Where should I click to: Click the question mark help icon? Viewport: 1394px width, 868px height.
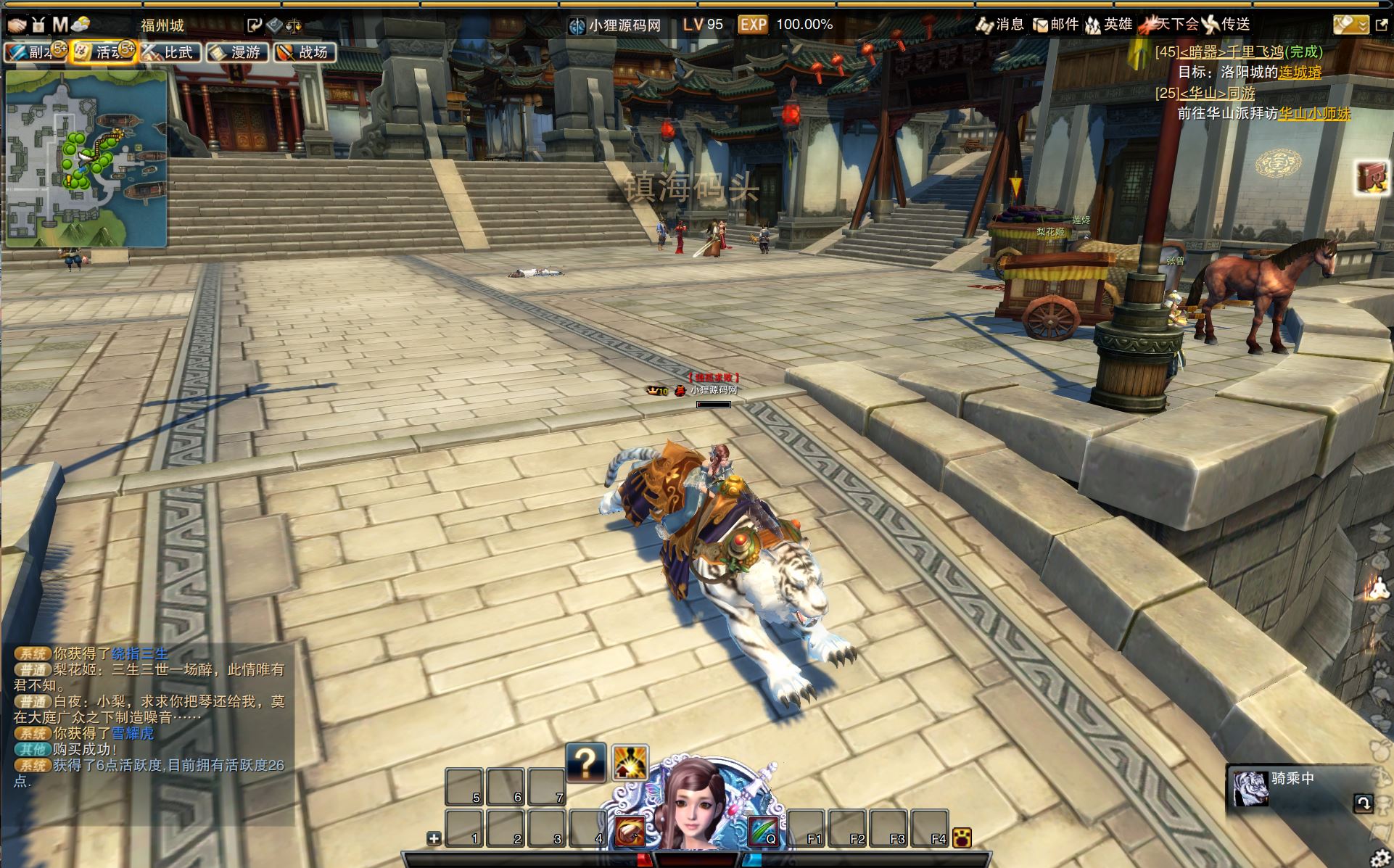585,763
